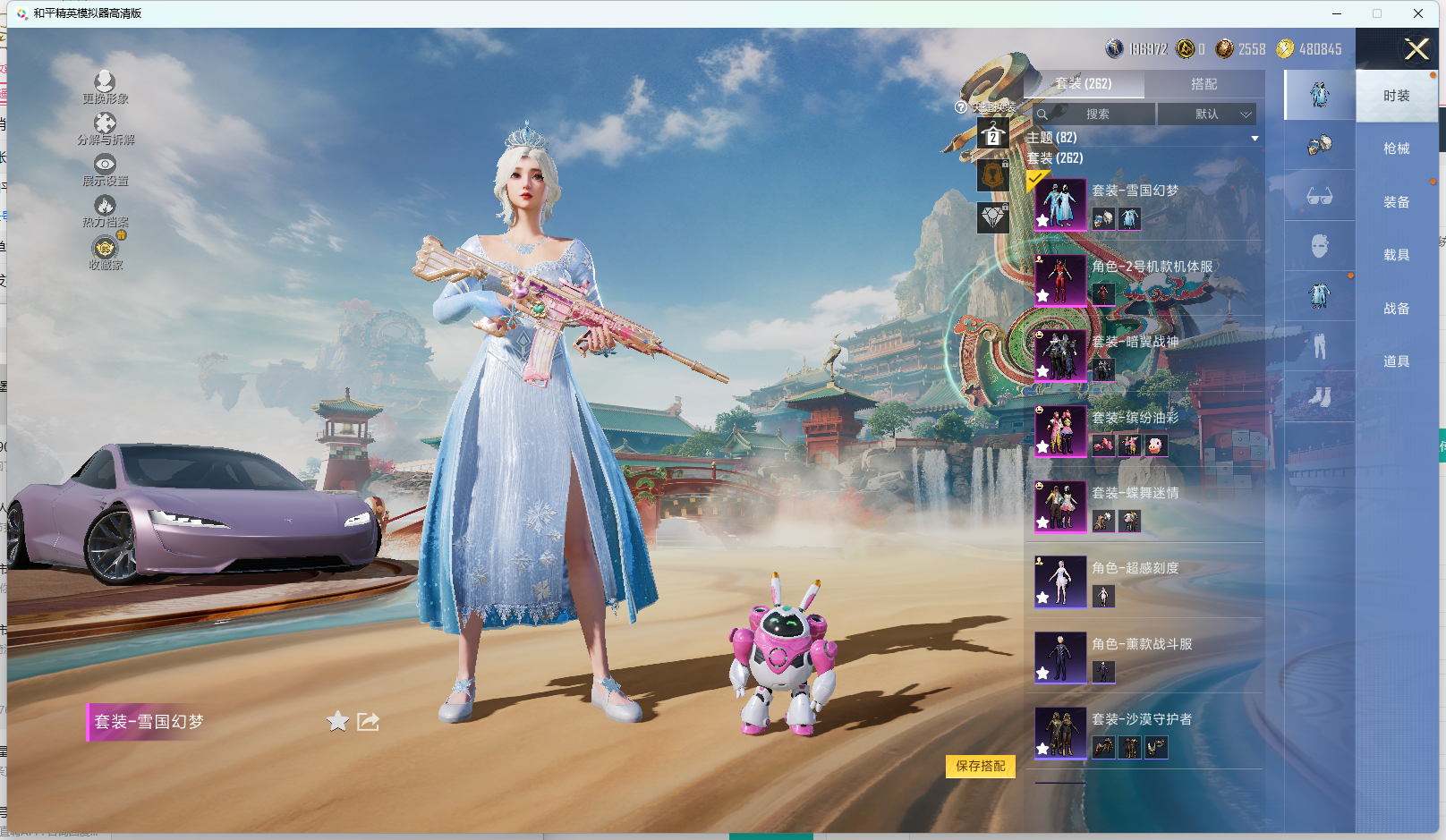Open the 载具 category
1446x840 pixels.
click(1396, 255)
